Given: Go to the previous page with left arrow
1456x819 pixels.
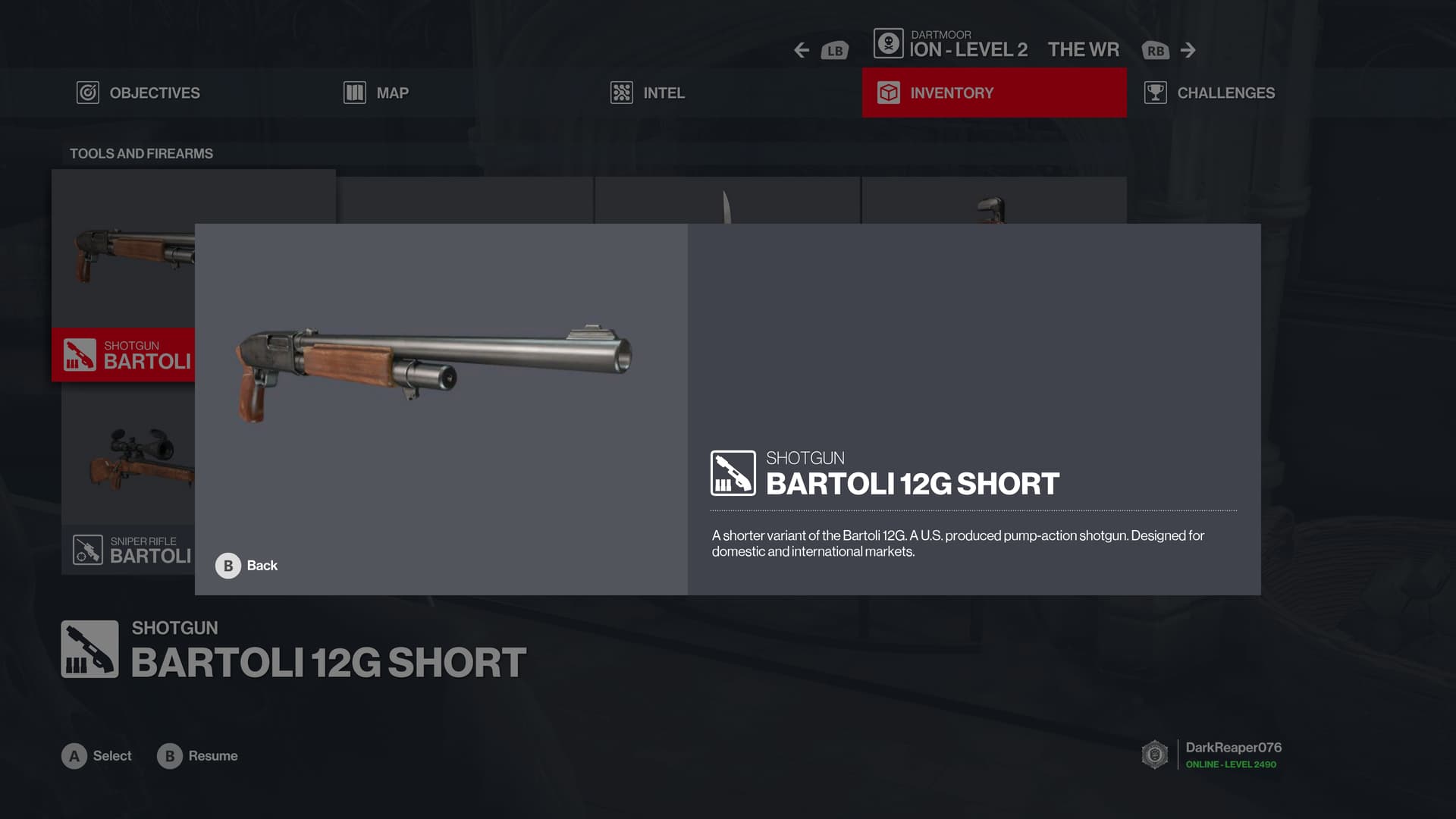Looking at the screenshot, I should [x=802, y=50].
